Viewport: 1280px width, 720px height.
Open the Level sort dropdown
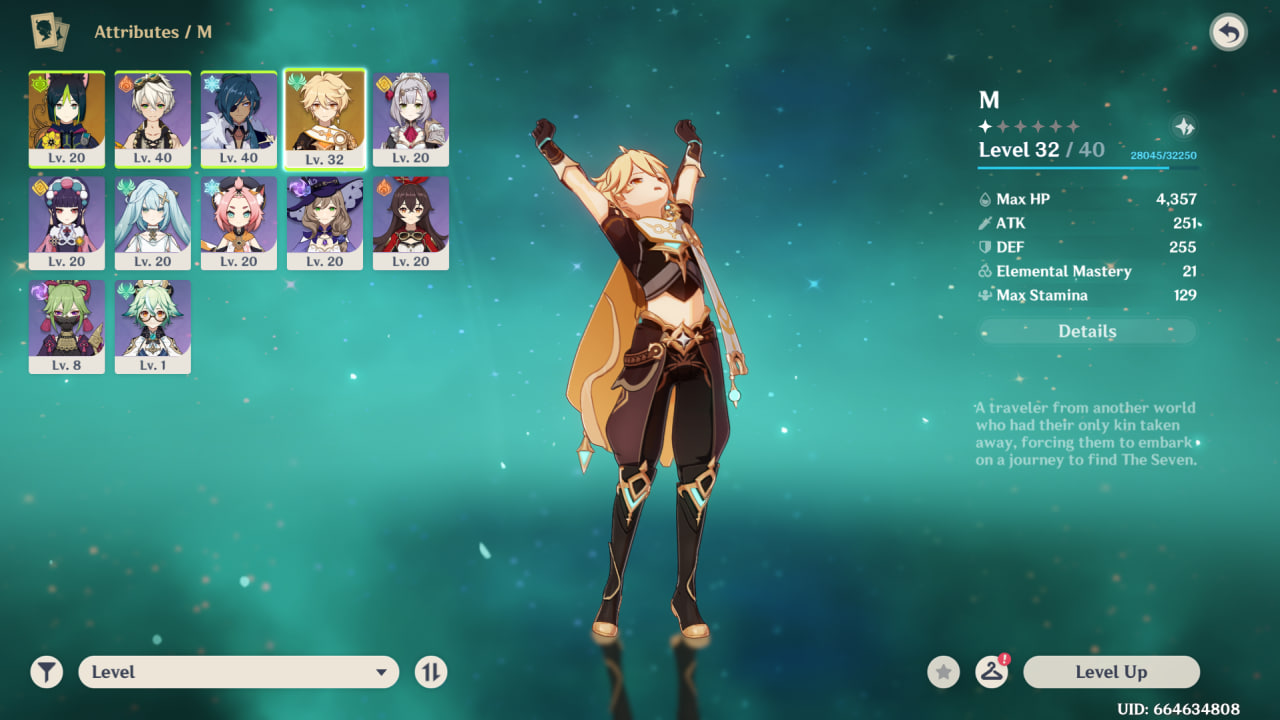pos(238,672)
